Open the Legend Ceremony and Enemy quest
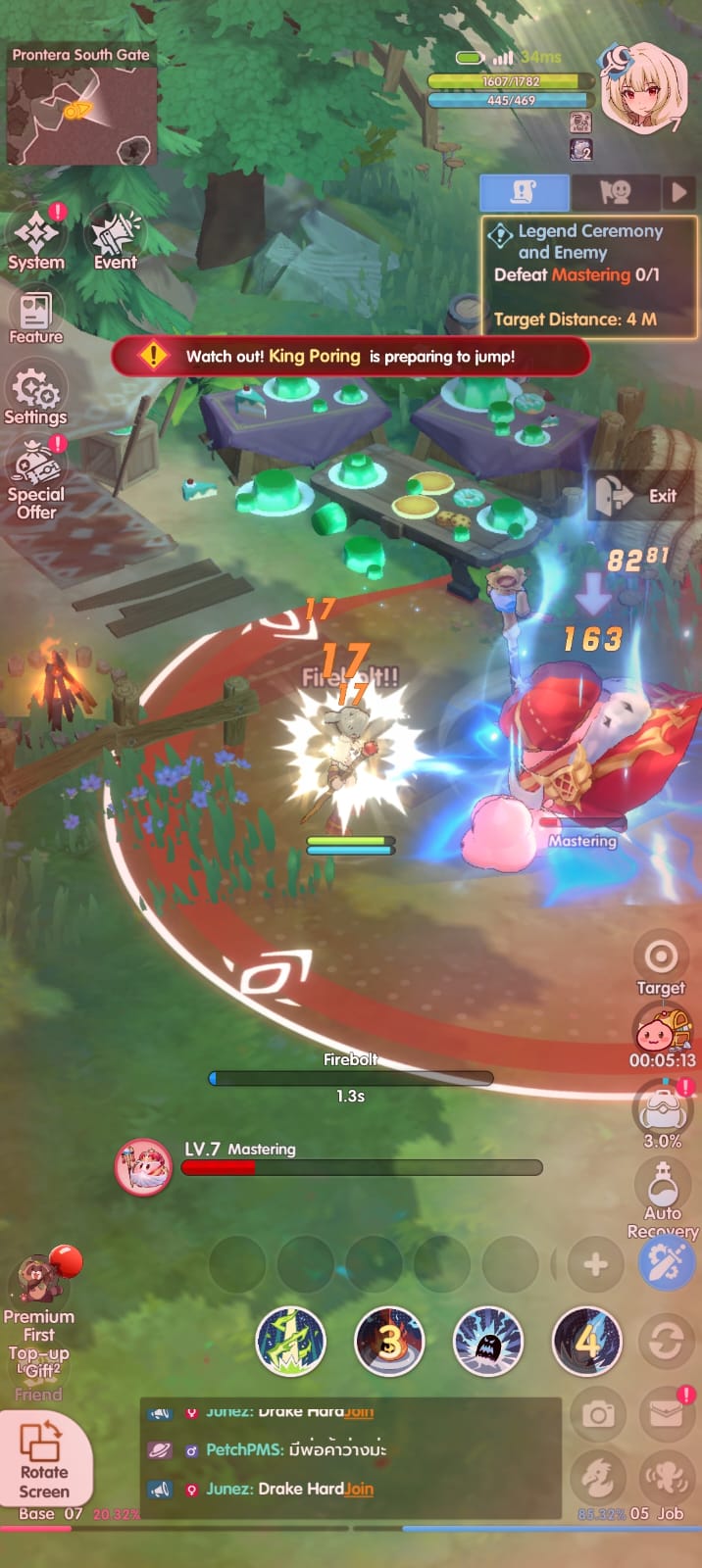The width and height of the screenshot is (702, 1568). [x=588, y=276]
